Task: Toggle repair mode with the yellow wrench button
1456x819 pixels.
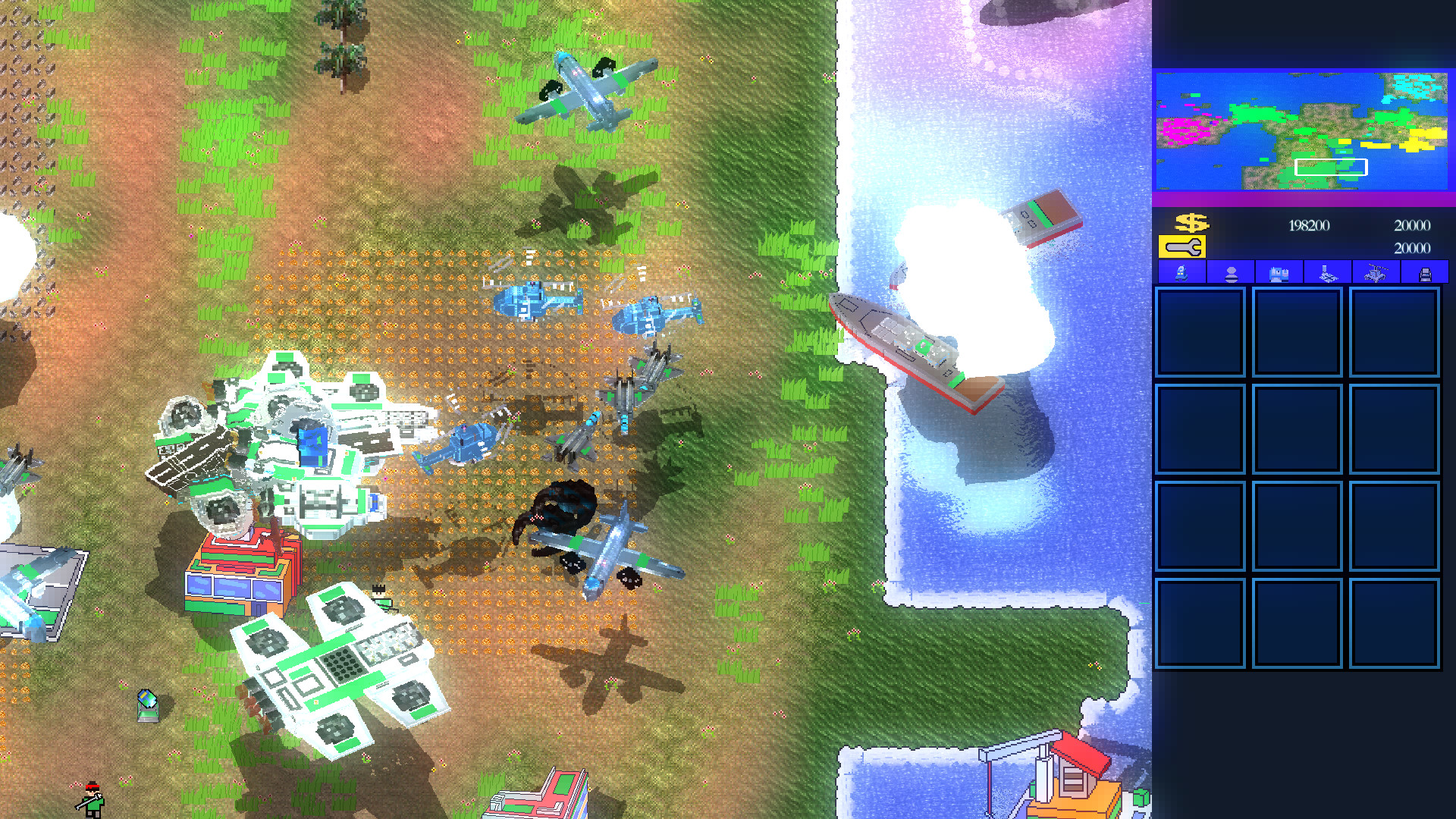Action: tap(1181, 247)
